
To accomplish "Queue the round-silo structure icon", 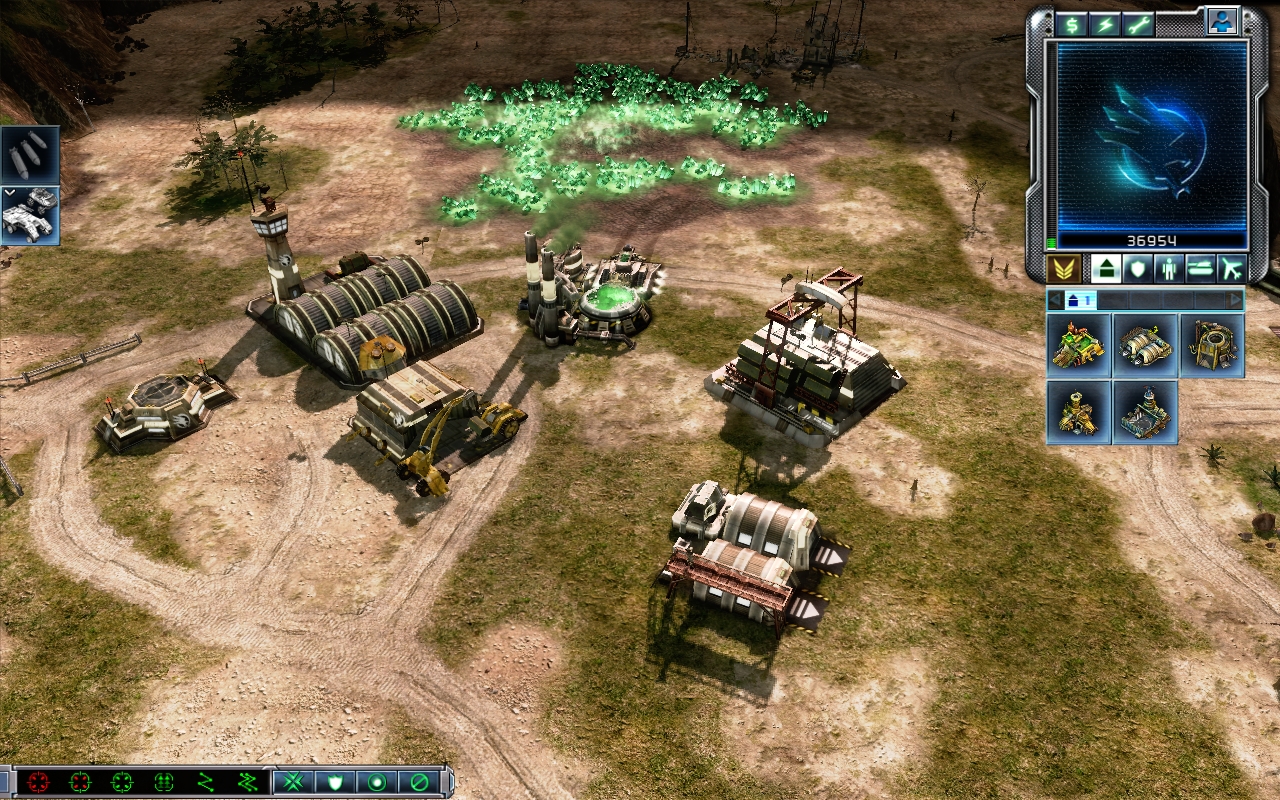I will pos(1212,345).
